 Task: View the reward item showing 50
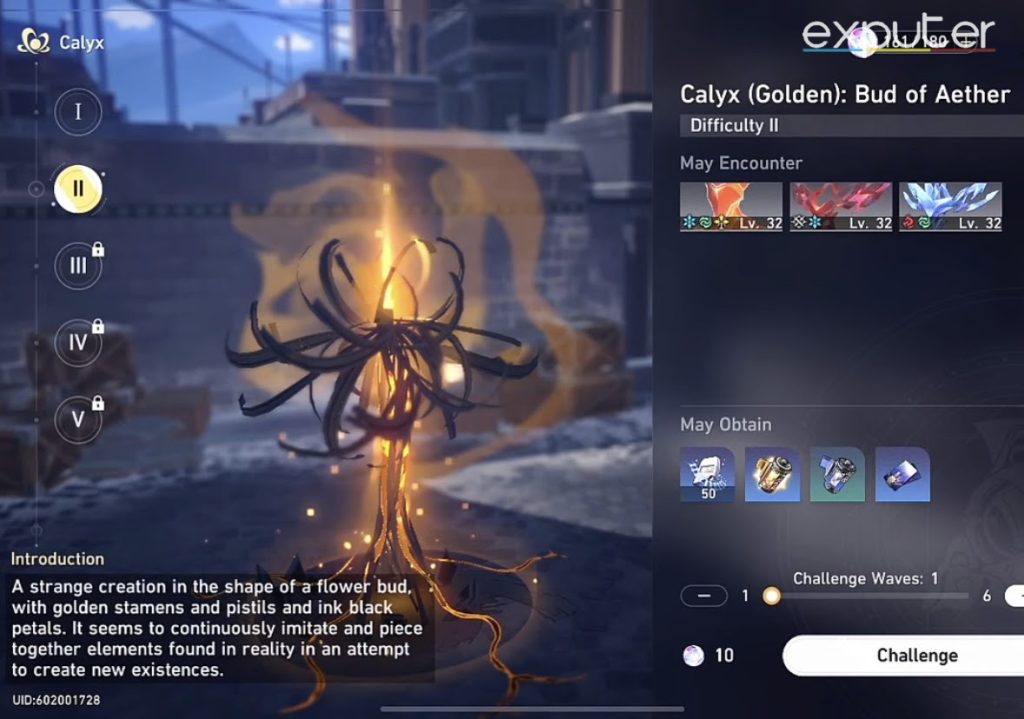click(x=708, y=474)
